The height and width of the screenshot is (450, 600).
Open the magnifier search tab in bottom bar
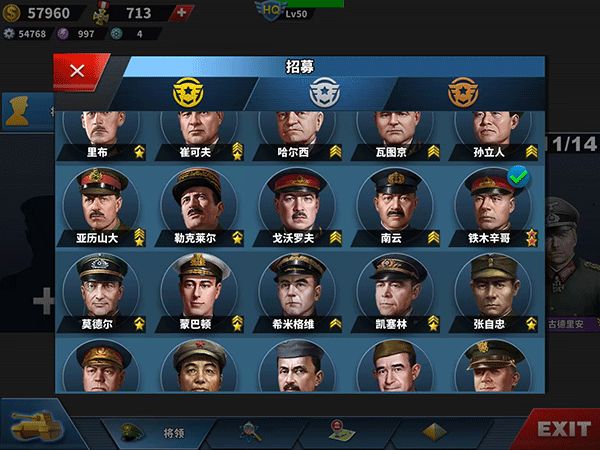pos(250,431)
